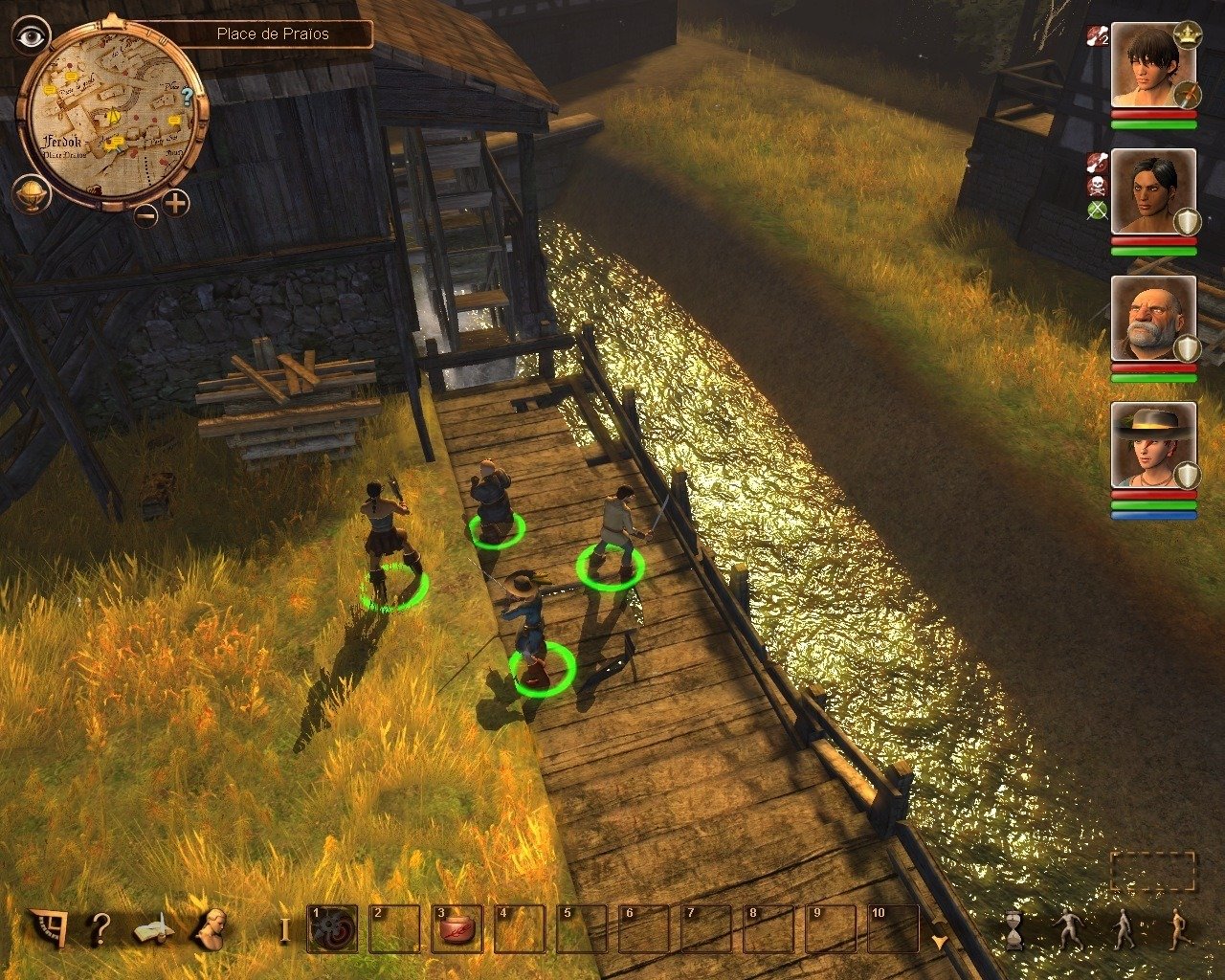This screenshot has width=1225, height=980.
Task: Open the character sheet bust icon
Action: [210, 928]
